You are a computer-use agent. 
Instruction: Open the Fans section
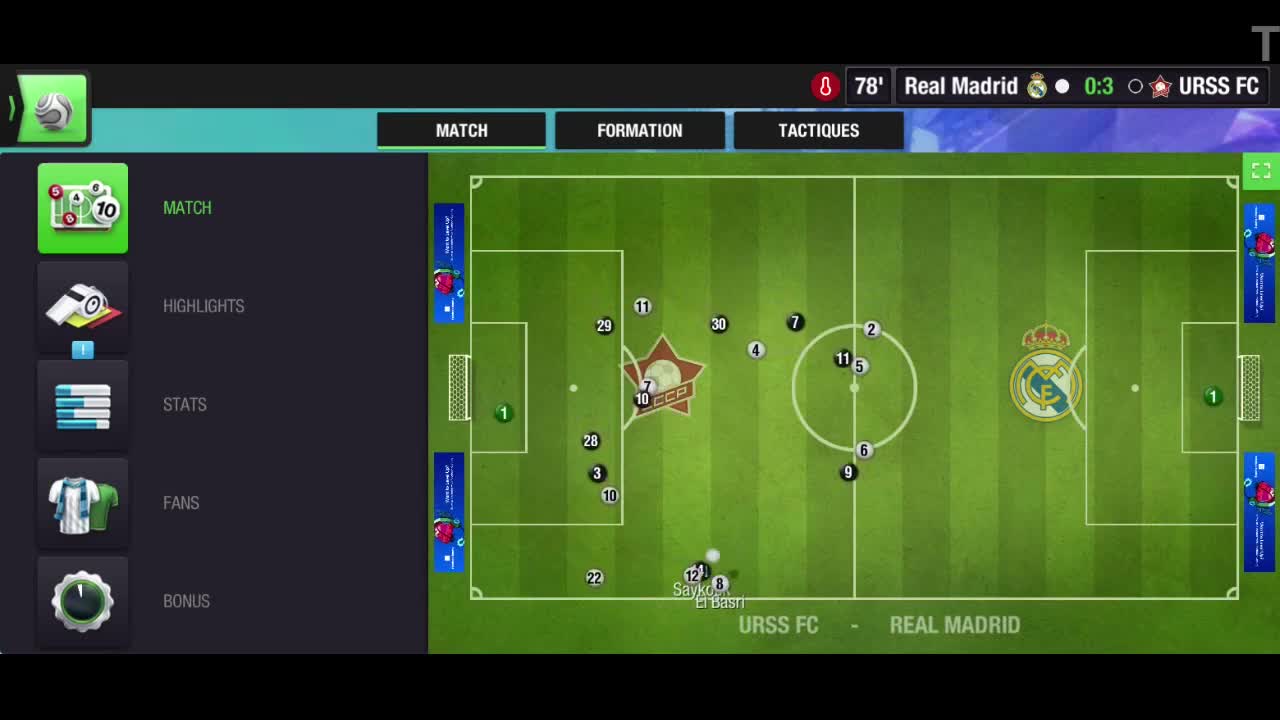point(83,503)
